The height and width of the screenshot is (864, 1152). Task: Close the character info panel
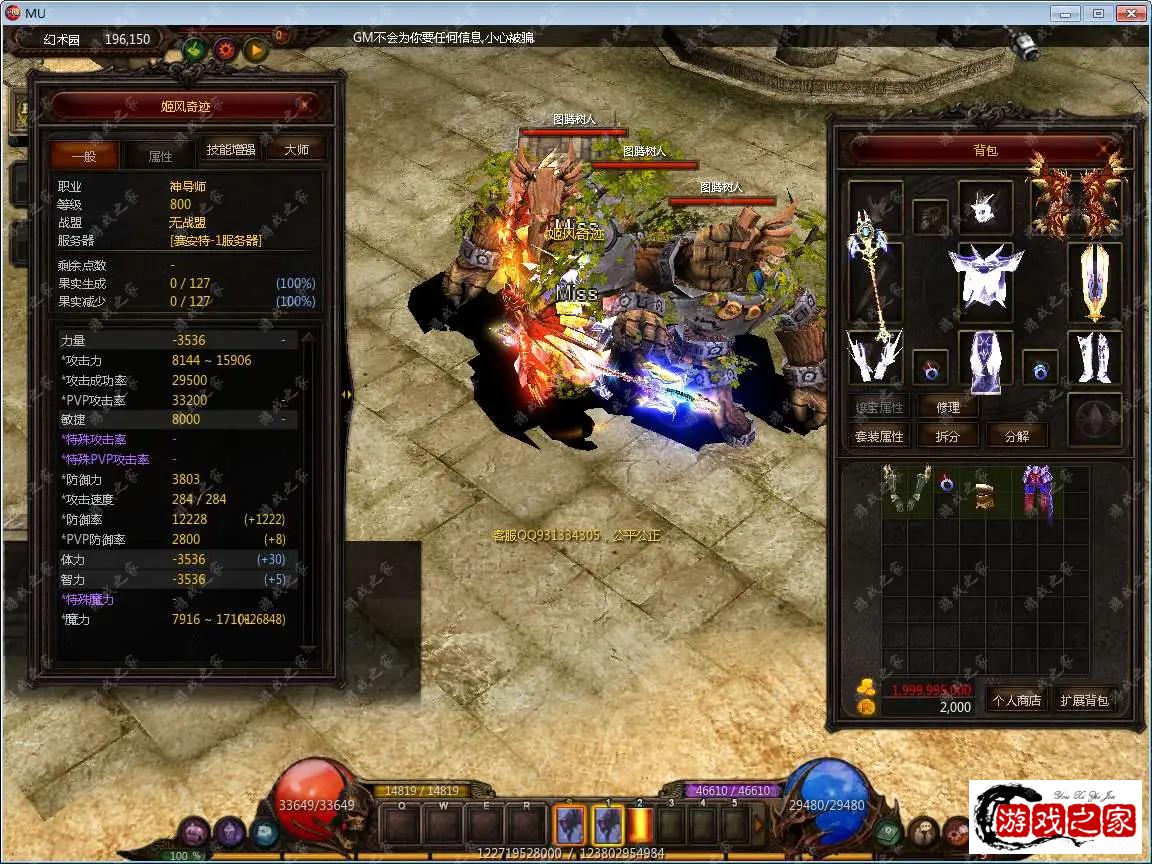point(304,104)
